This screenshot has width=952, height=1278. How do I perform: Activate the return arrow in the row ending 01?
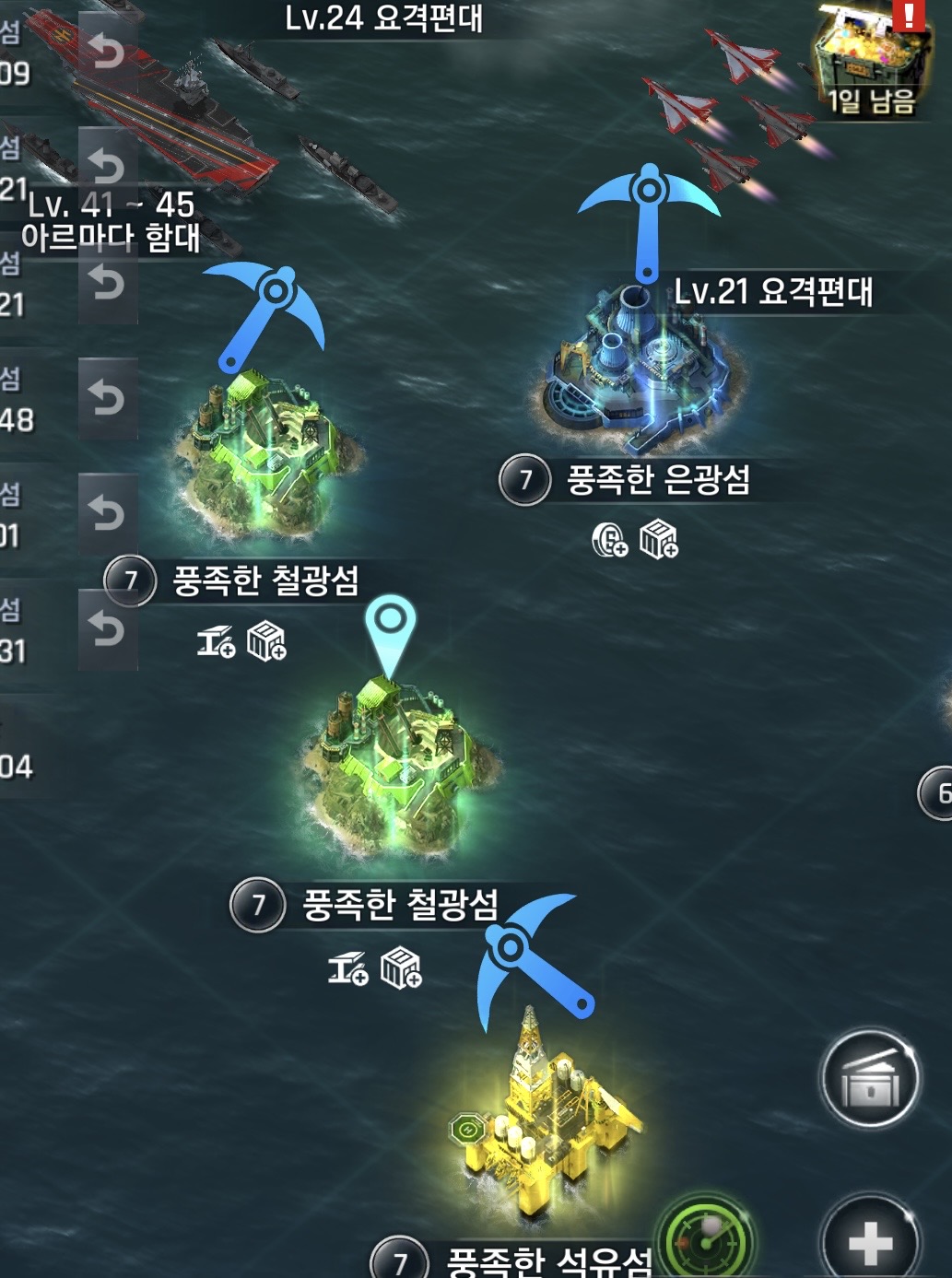click(x=107, y=513)
